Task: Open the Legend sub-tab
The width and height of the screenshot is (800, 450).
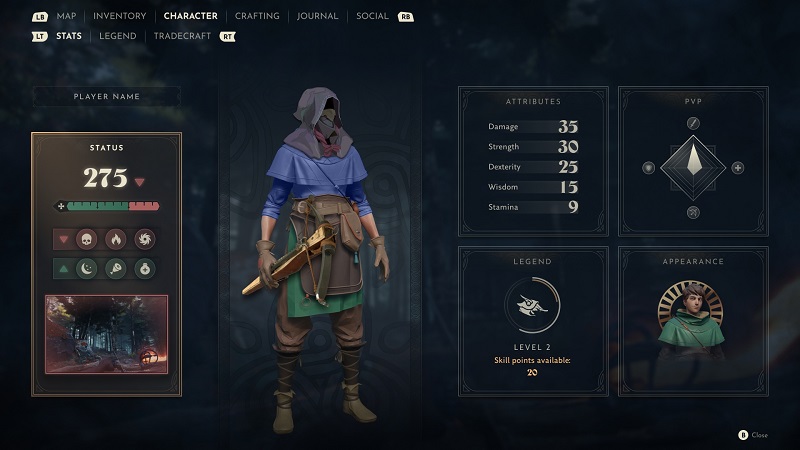Action: click(117, 36)
